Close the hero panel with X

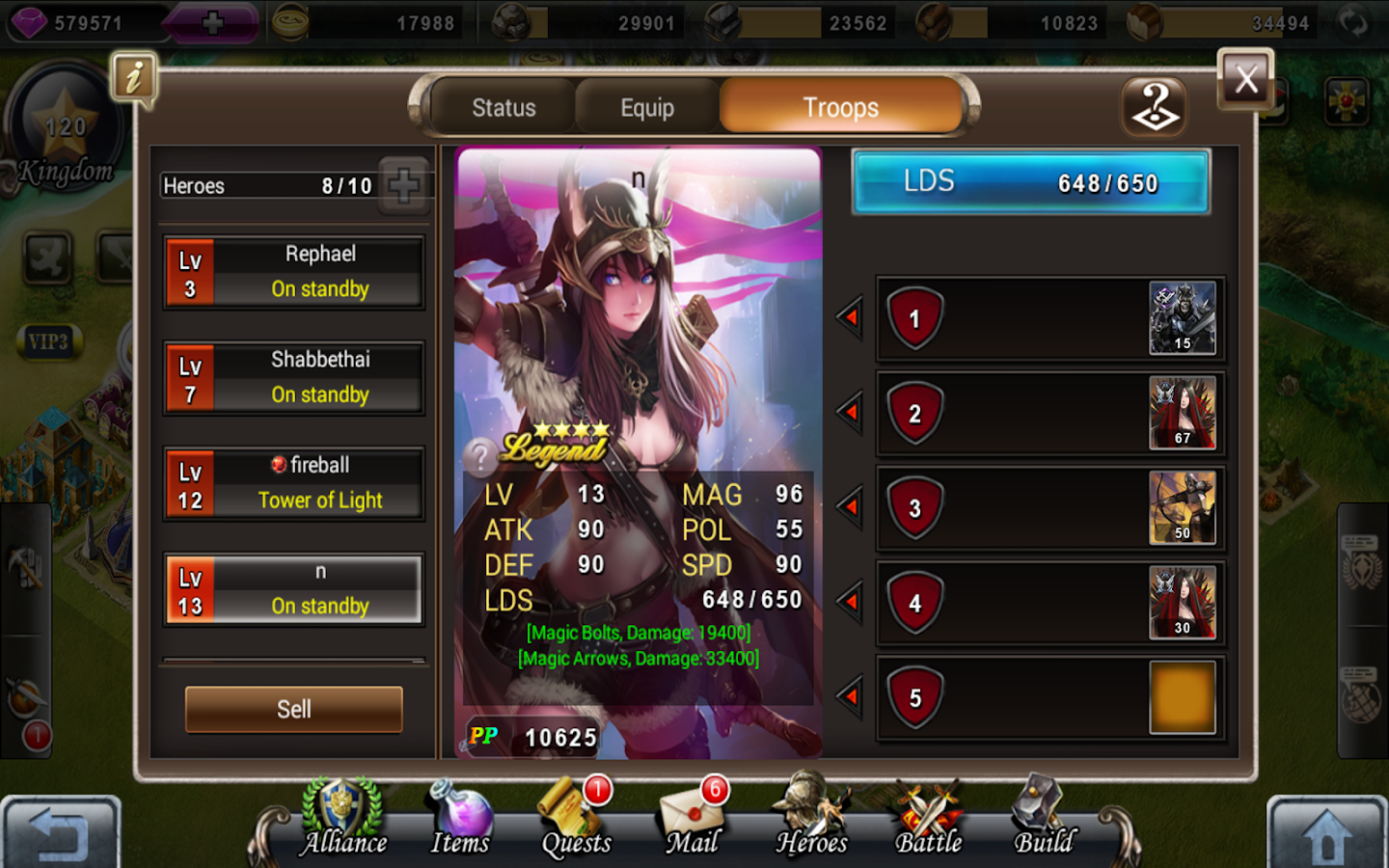1245,79
